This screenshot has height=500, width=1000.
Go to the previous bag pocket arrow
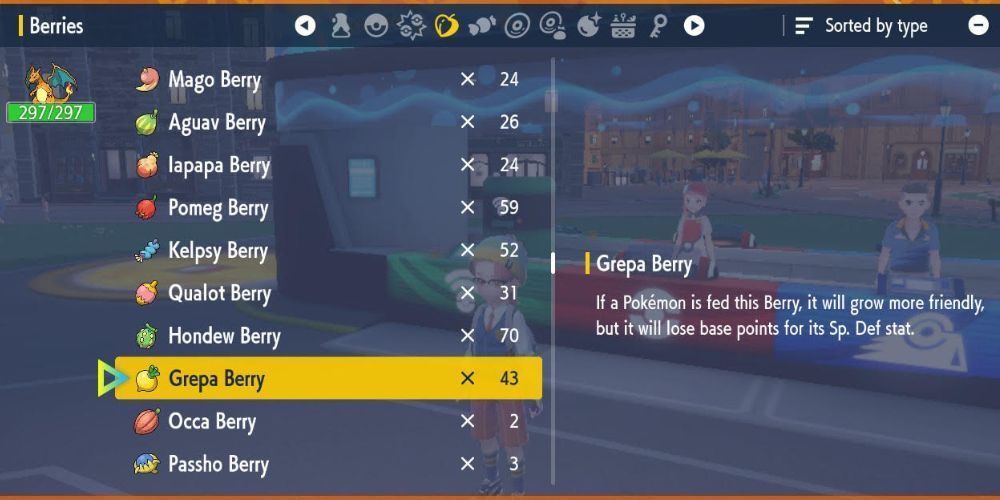point(305,26)
